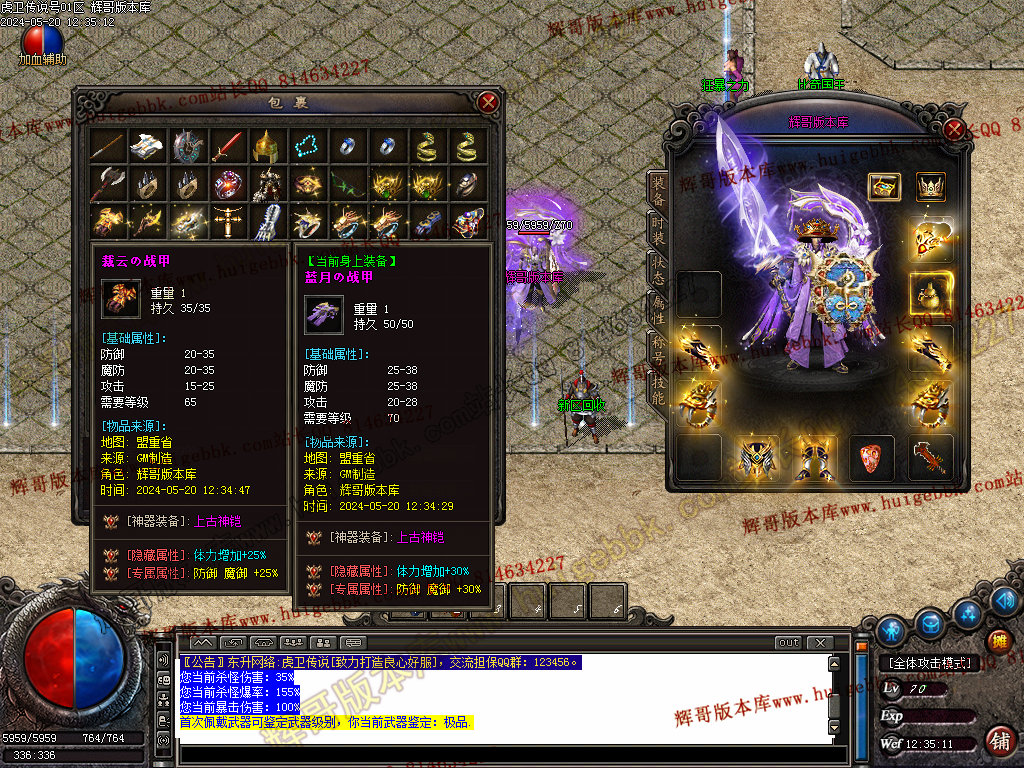The height and width of the screenshot is (768, 1024).
Task: Select the golden helmet in the bag
Action: click(x=265, y=147)
